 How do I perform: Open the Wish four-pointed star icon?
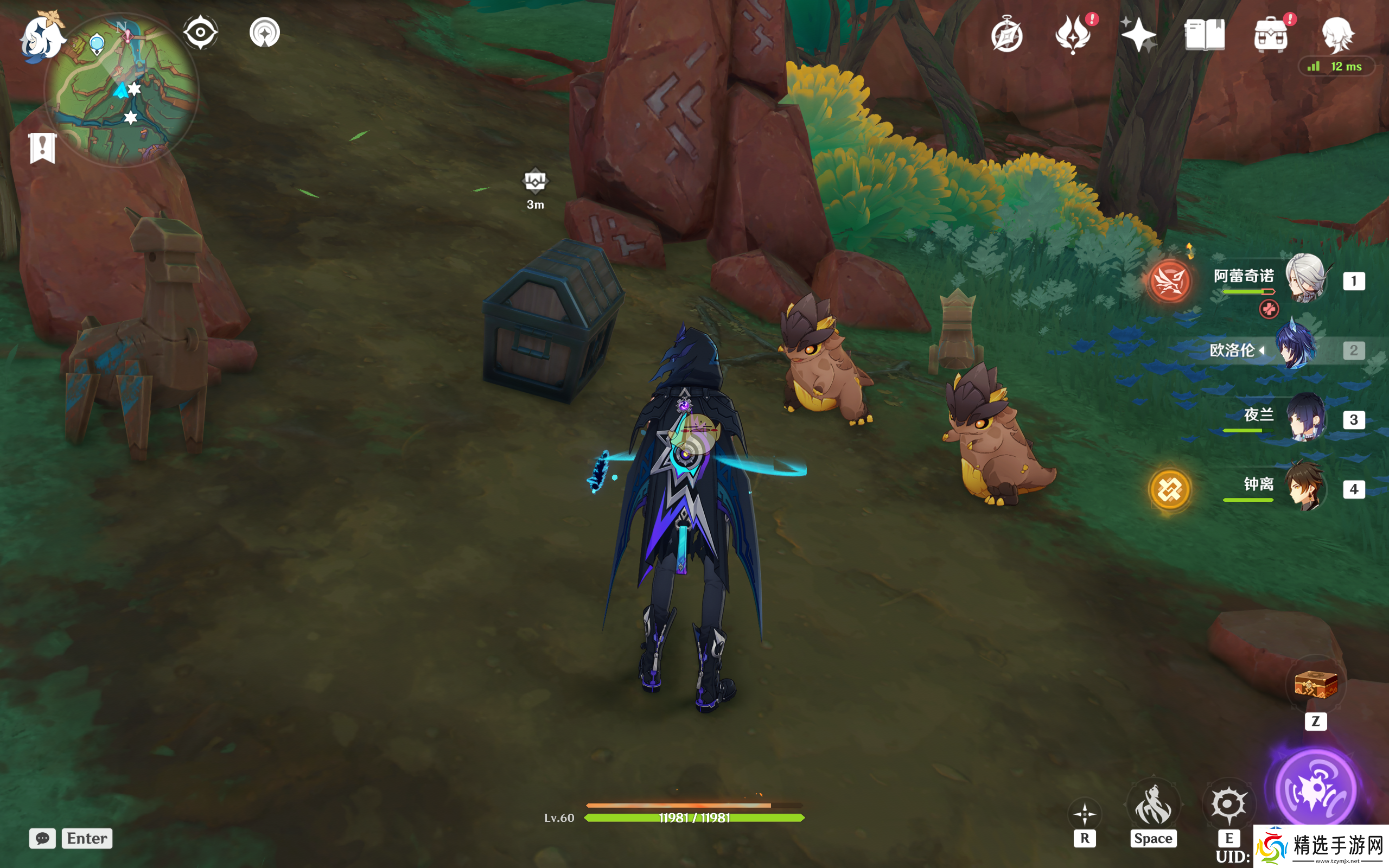1139,34
